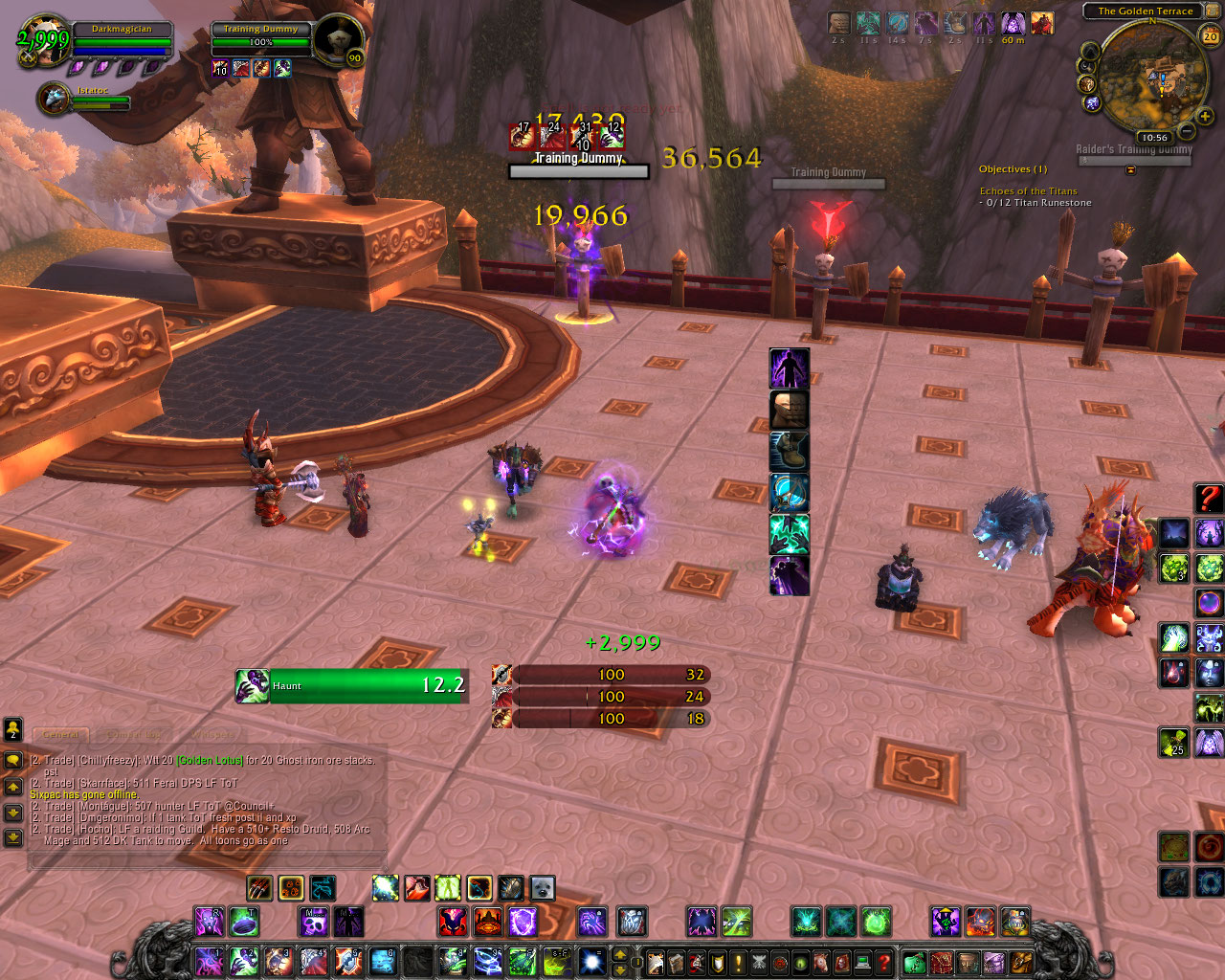Select the Darkmagician player portrait

(x=43, y=40)
